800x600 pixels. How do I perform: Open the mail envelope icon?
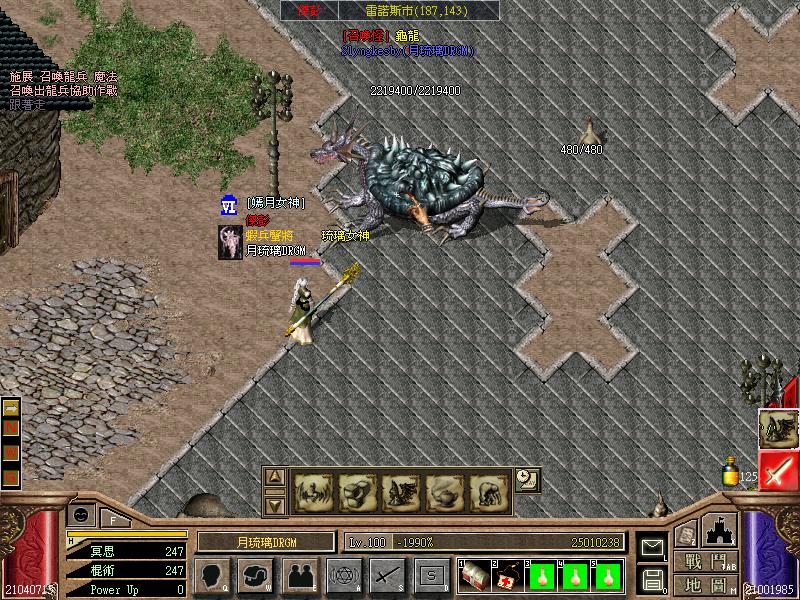tap(653, 548)
